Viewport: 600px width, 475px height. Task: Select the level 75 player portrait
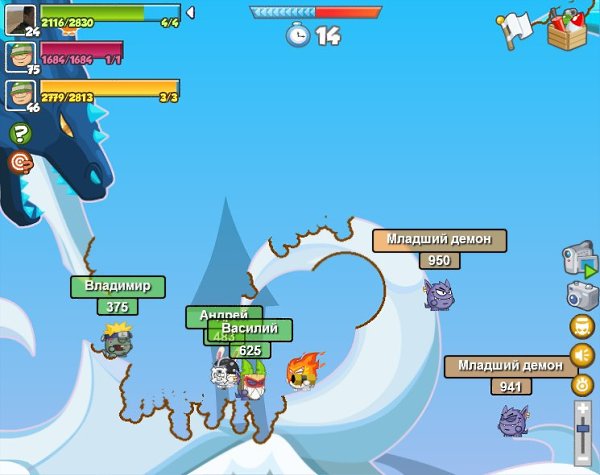click(x=21, y=57)
